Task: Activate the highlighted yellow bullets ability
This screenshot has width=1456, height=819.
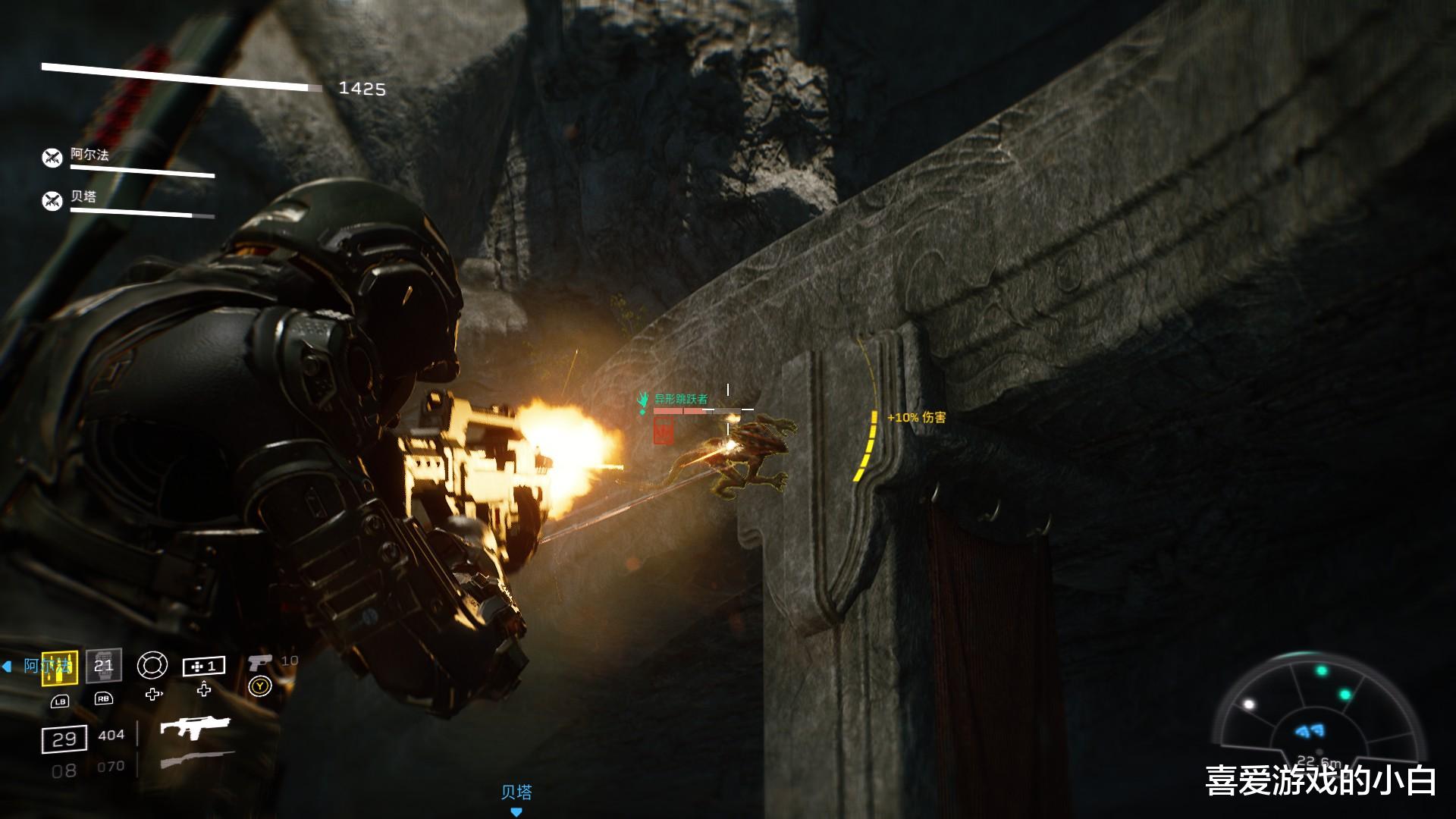Action: tap(60, 667)
